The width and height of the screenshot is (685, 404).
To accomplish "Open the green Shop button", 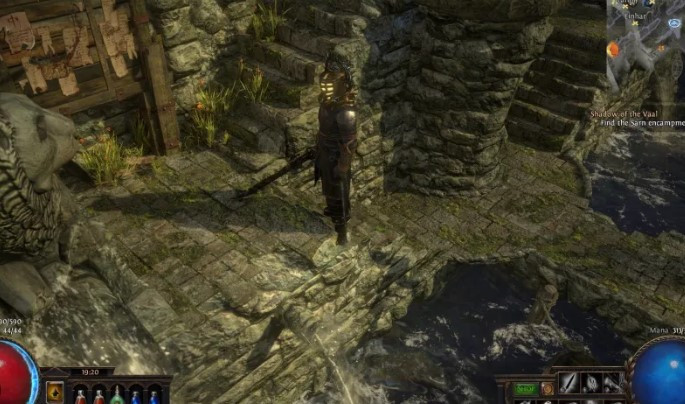I will [x=526, y=388].
